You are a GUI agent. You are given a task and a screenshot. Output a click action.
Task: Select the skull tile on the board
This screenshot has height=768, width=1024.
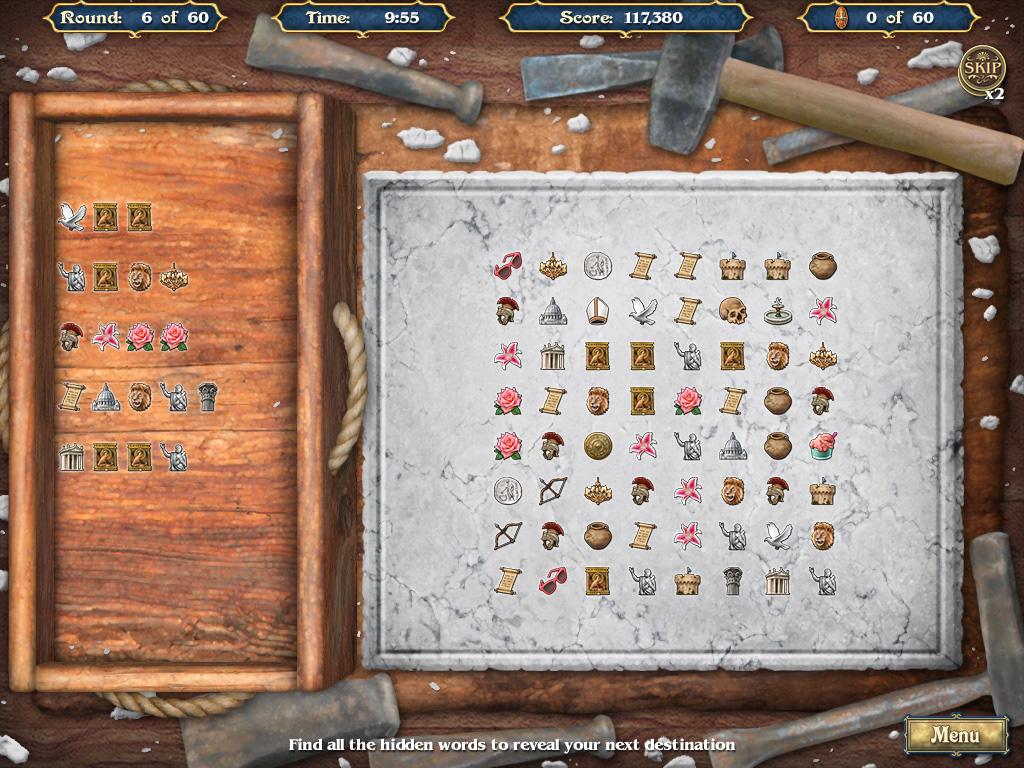point(733,311)
